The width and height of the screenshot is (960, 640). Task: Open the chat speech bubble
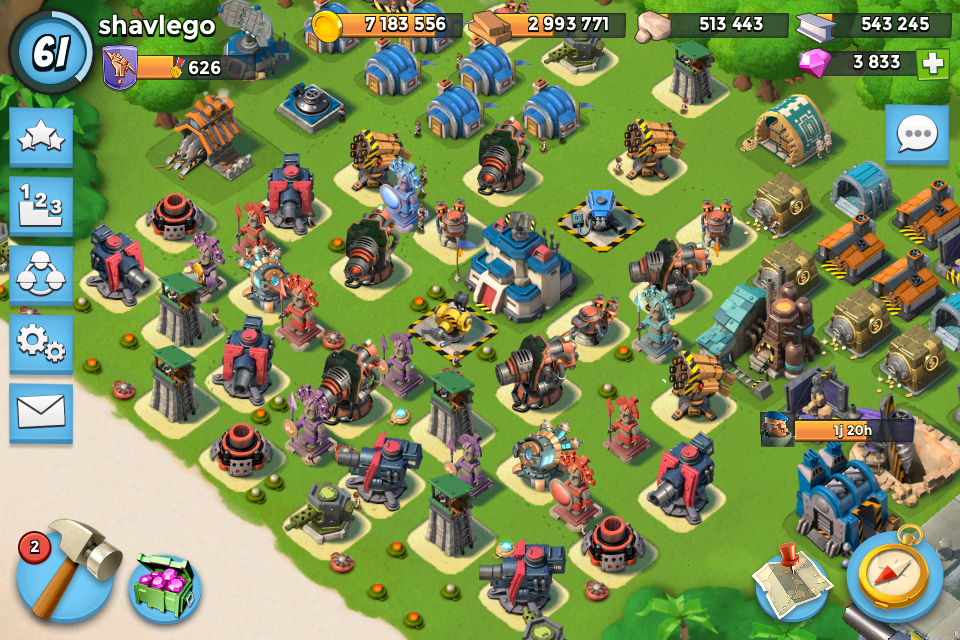pyautogui.click(x=916, y=133)
